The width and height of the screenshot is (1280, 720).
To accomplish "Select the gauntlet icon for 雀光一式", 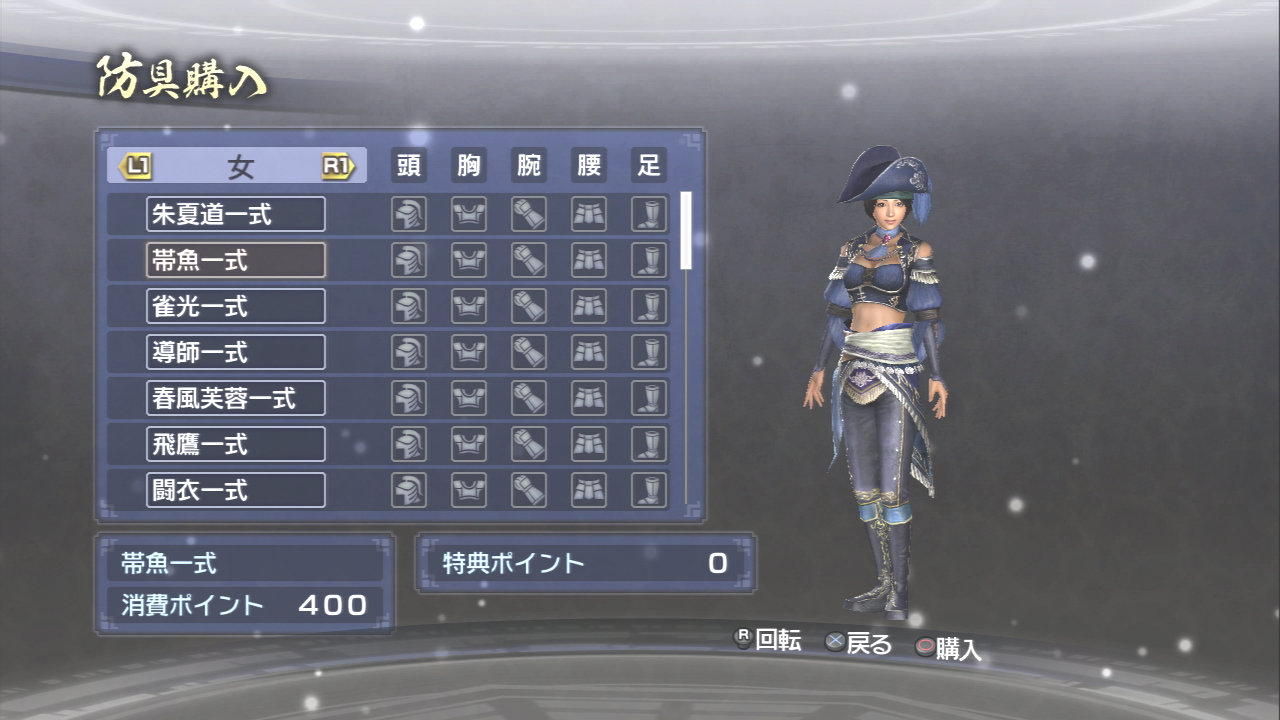I will pos(528,306).
